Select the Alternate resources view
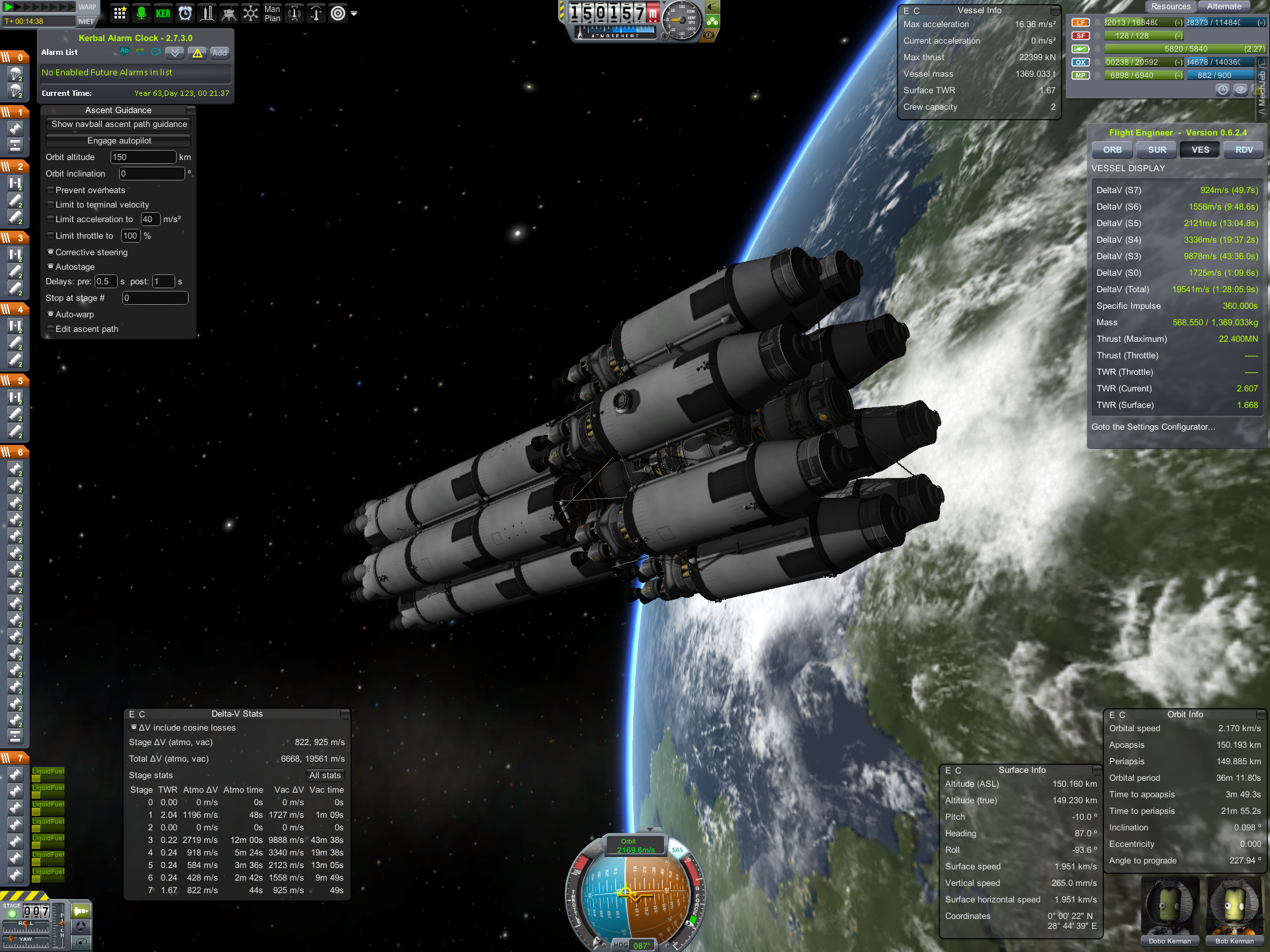 [1224, 7]
